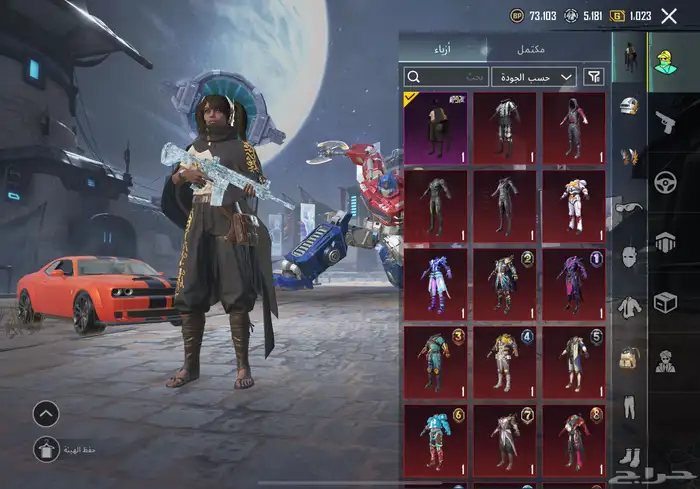Select the equipped black robe outfit with checkmark

click(x=435, y=127)
